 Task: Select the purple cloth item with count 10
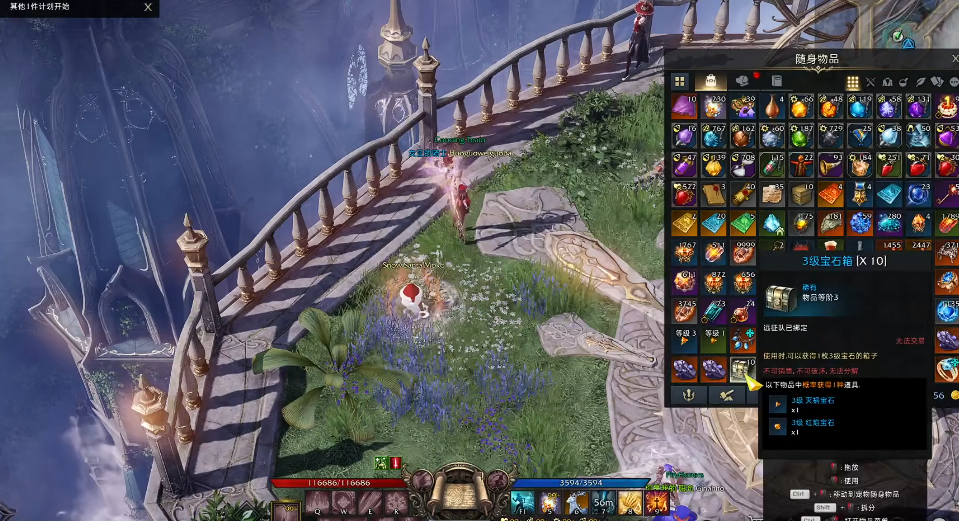(x=684, y=106)
